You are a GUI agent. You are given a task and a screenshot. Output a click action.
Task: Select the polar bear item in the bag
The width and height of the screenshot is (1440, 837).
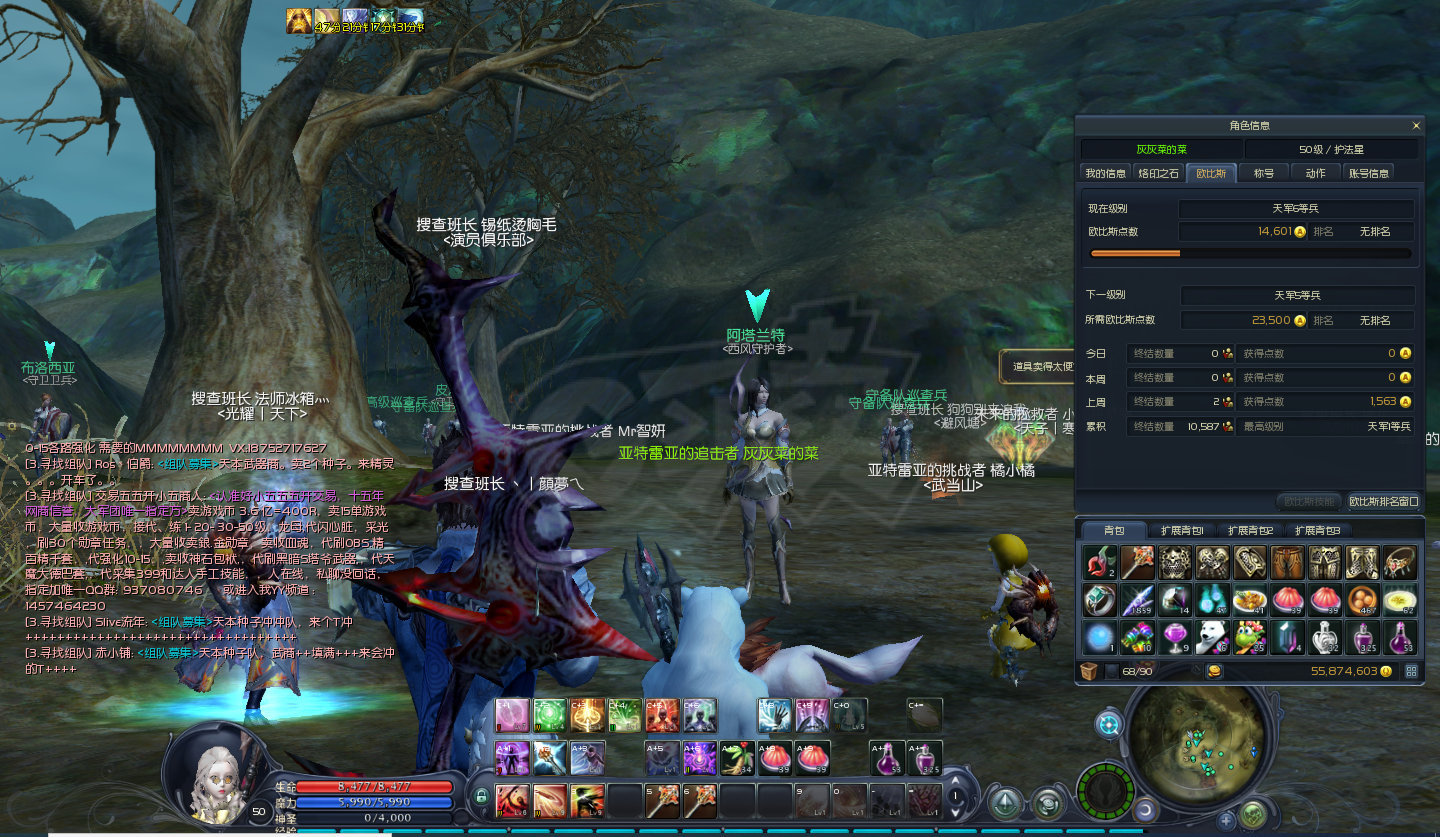click(1213, 636)
